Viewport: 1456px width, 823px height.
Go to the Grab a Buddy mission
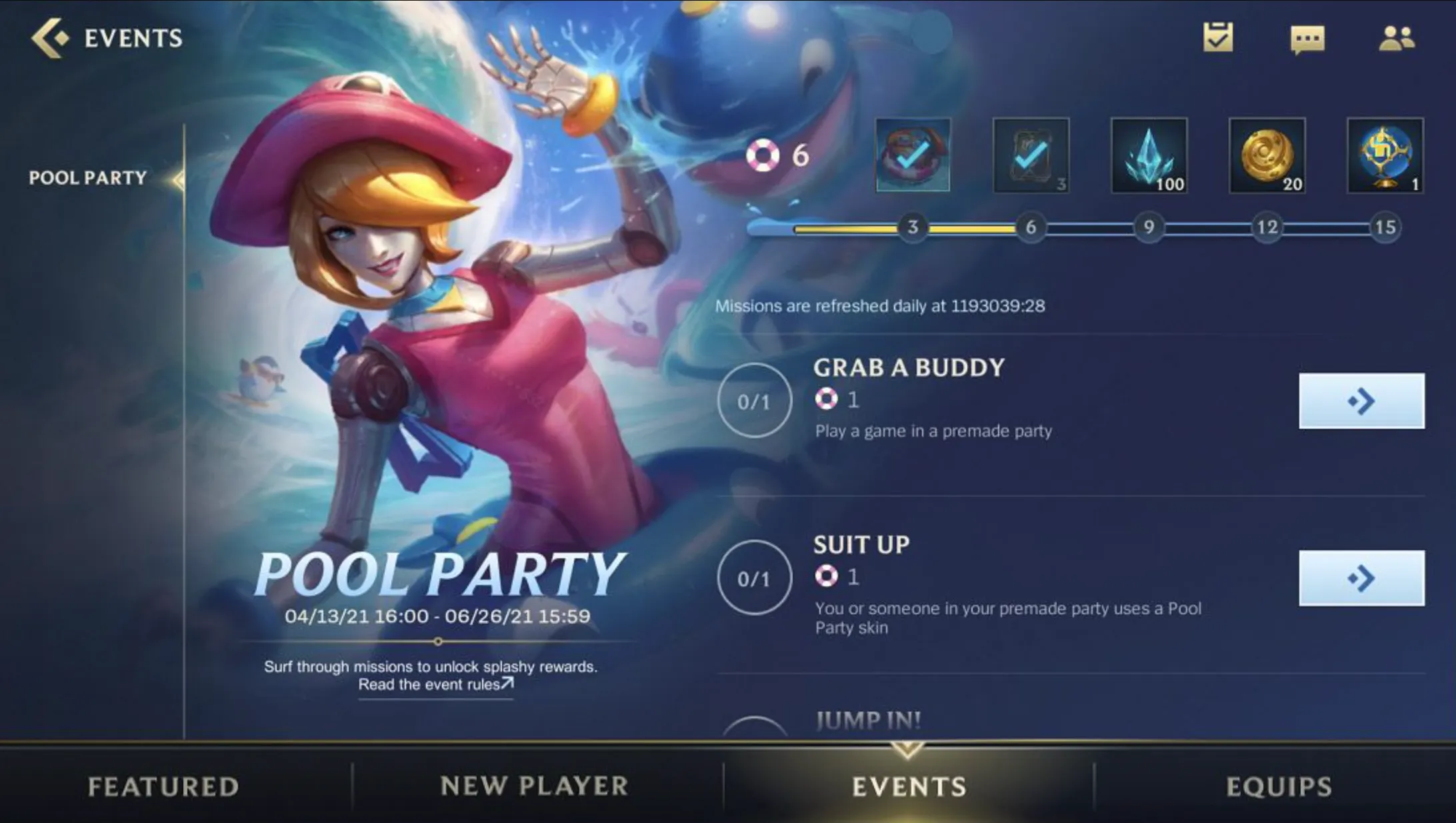[1362, 401]
